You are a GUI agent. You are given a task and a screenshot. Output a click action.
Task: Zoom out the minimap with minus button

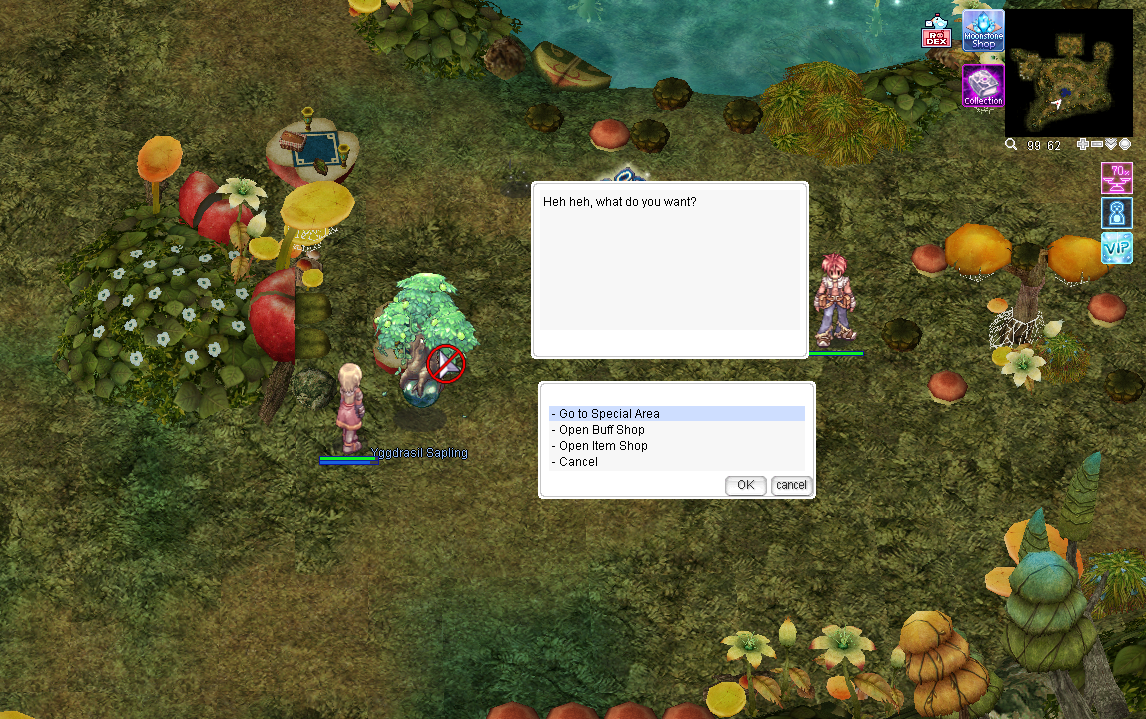[x=1097, y=145]
